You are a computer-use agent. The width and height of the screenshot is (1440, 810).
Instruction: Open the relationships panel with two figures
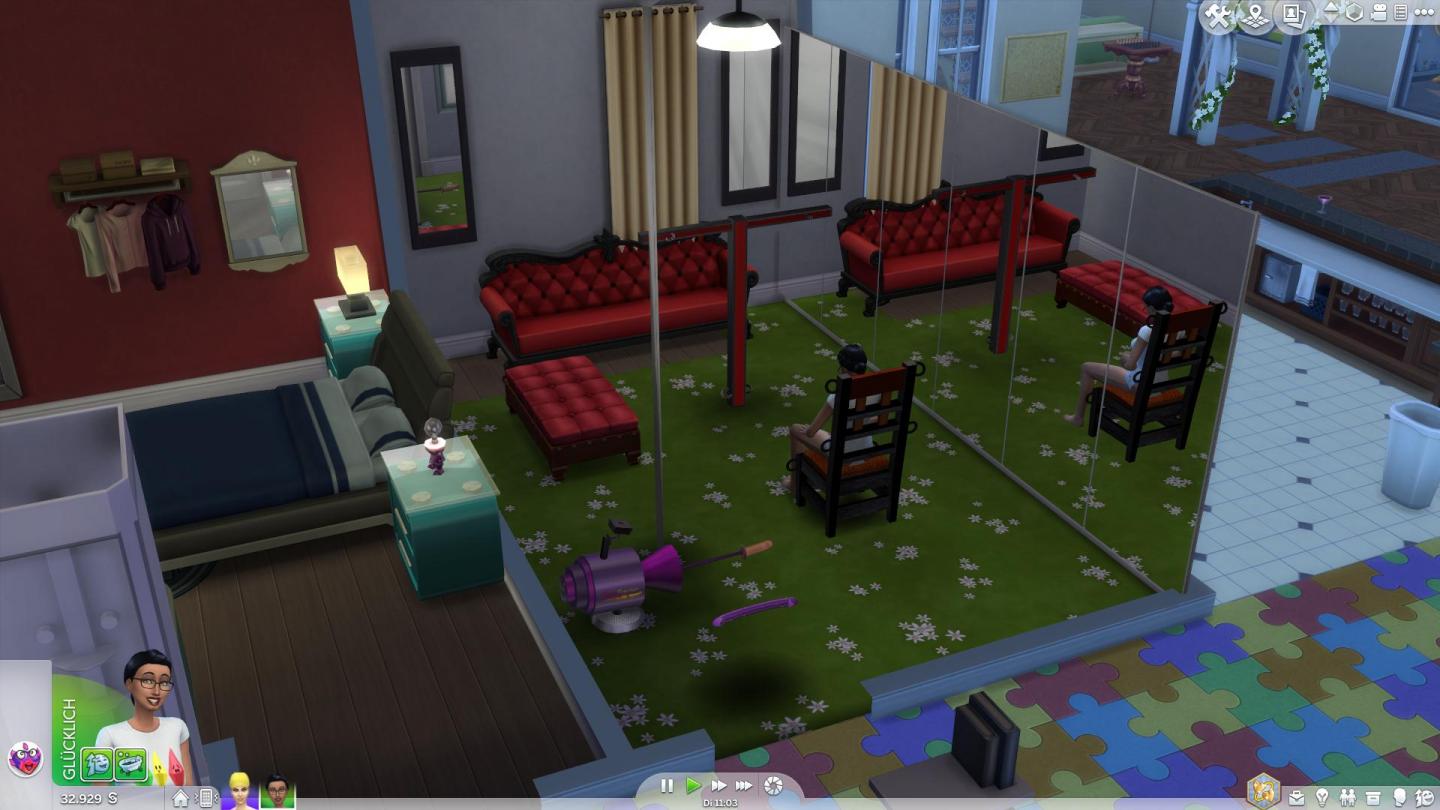click(x=1349, y=797)
